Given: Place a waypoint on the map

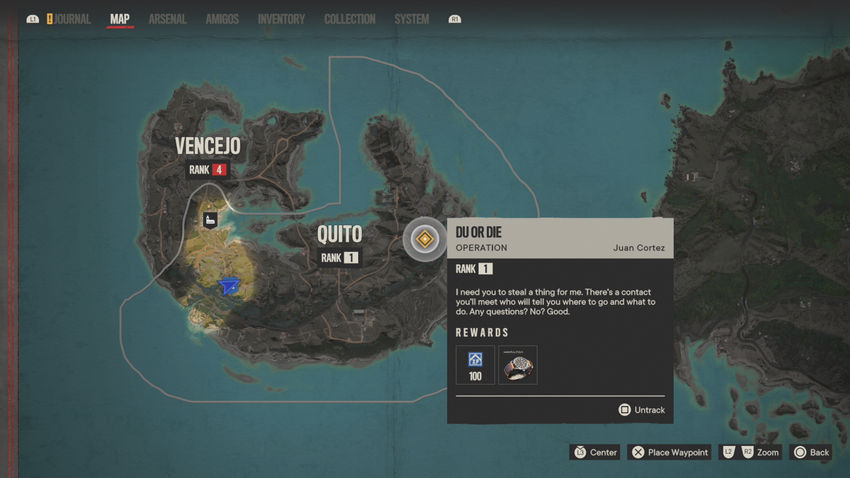Looking at the screenshot, I should [x=669, y=452].
